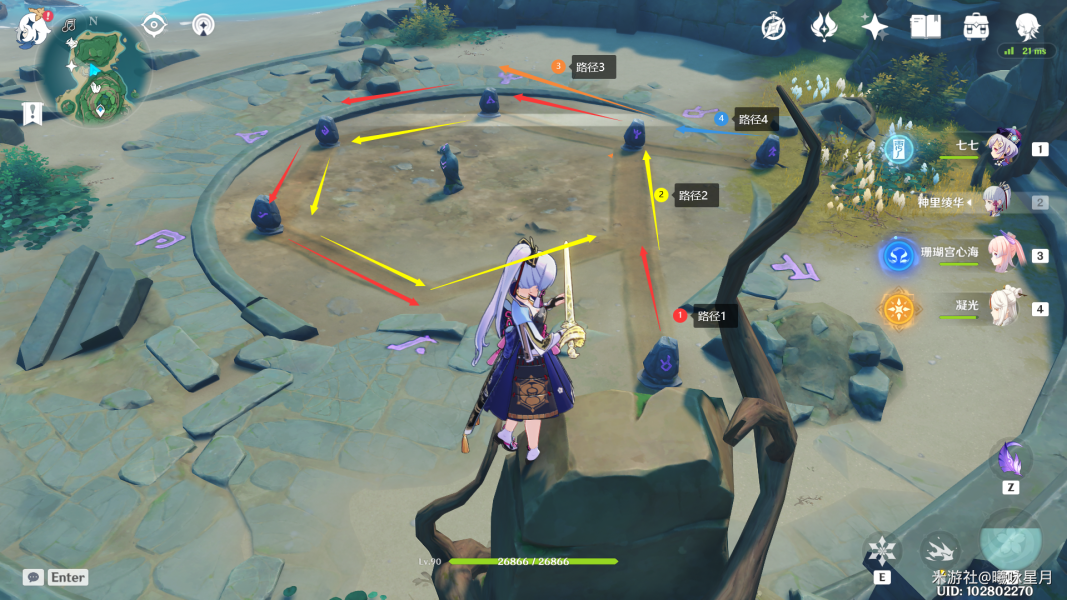1067x600 pixels.
Task: Use the purple feather gadget
Action: (x=1011, y=461)
